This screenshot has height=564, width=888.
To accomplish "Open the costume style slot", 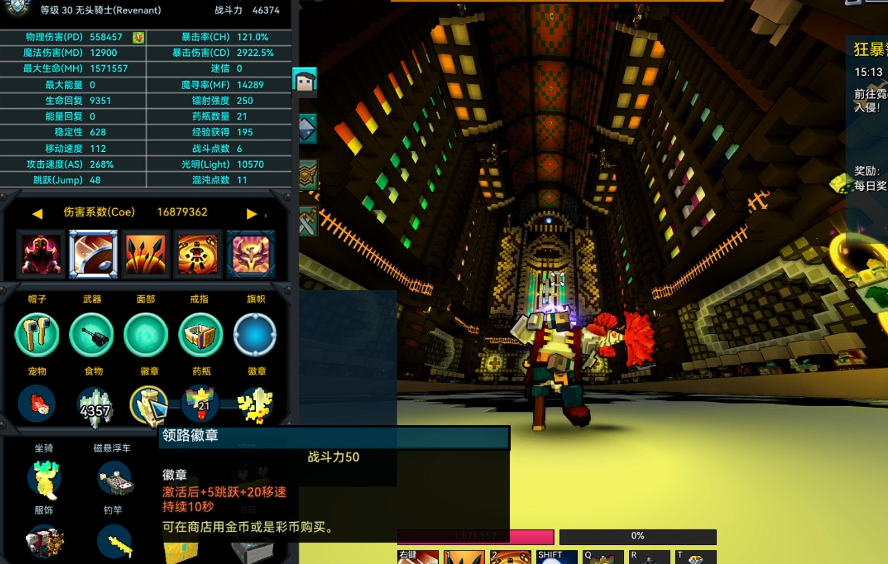I will coord(43,541).
